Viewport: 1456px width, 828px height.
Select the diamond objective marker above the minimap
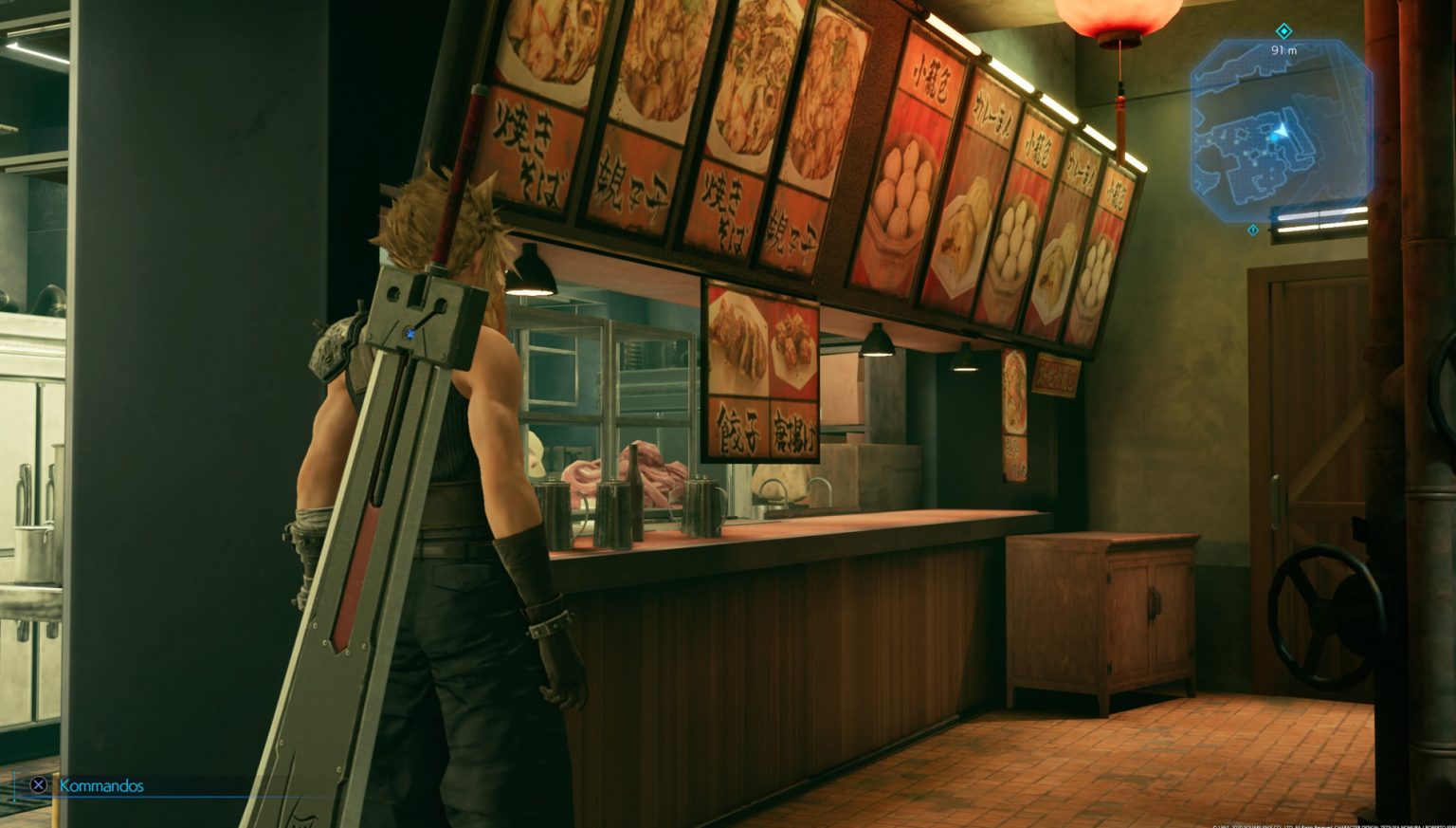point(1285,30)
